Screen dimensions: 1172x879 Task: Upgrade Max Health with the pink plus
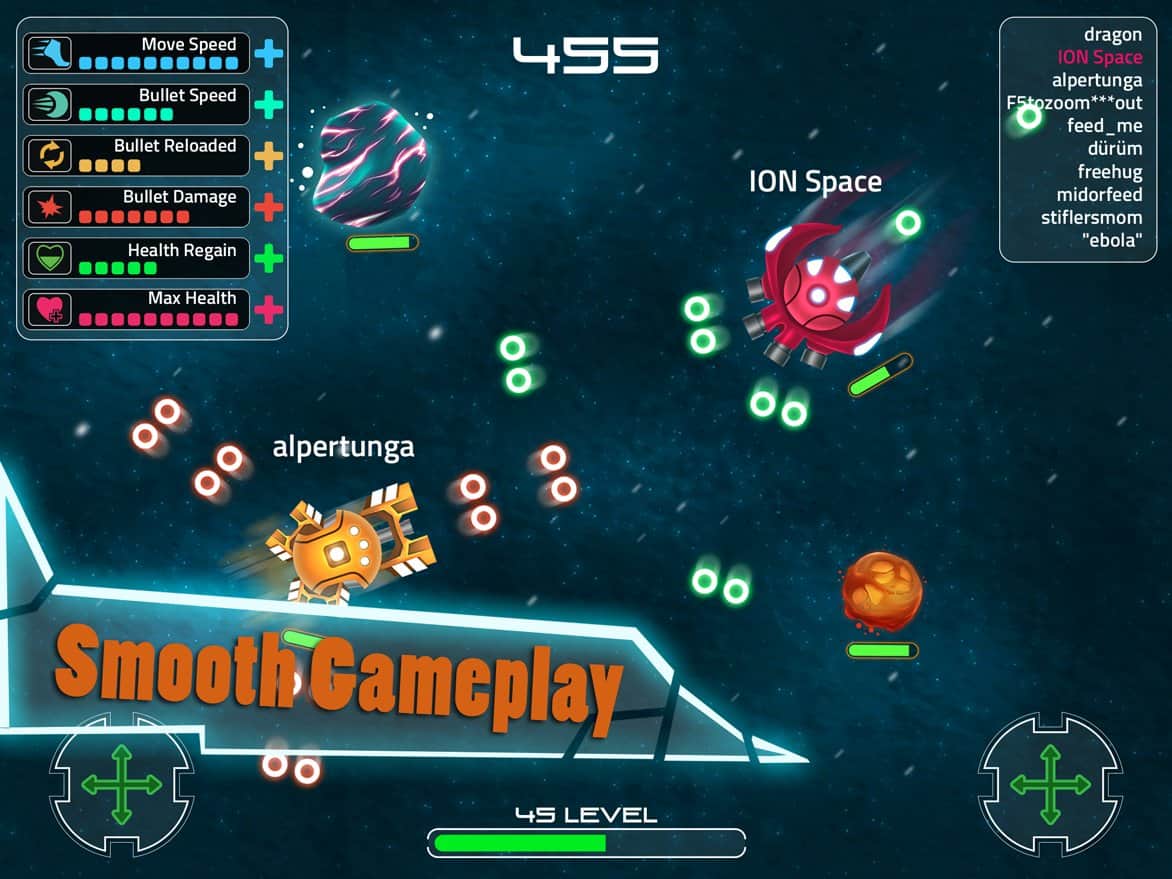pos(268,309)
